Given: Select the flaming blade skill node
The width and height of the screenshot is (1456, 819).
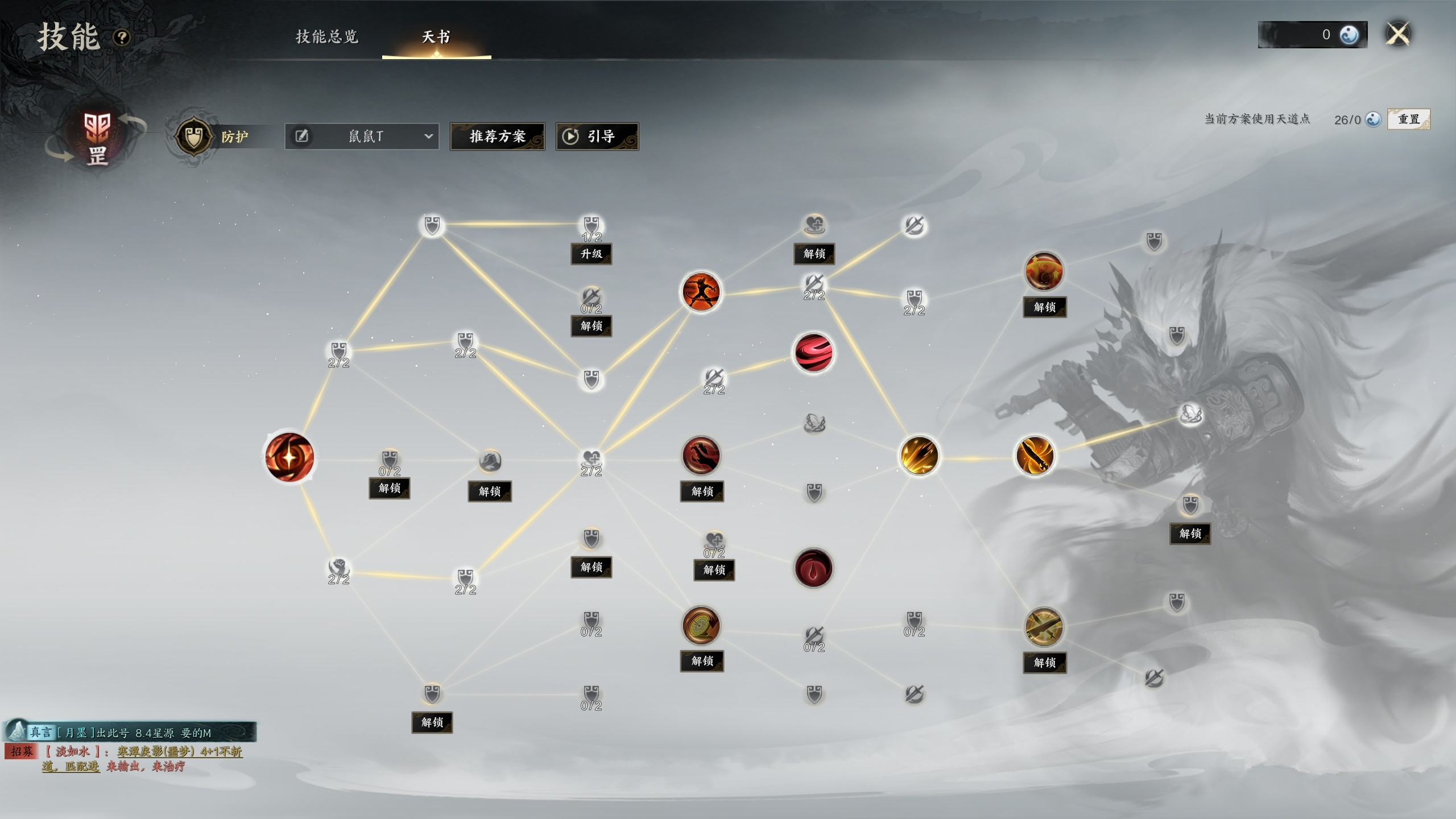Looking at the screenshot, I should pyautogui.click(x=1035, y=456).
